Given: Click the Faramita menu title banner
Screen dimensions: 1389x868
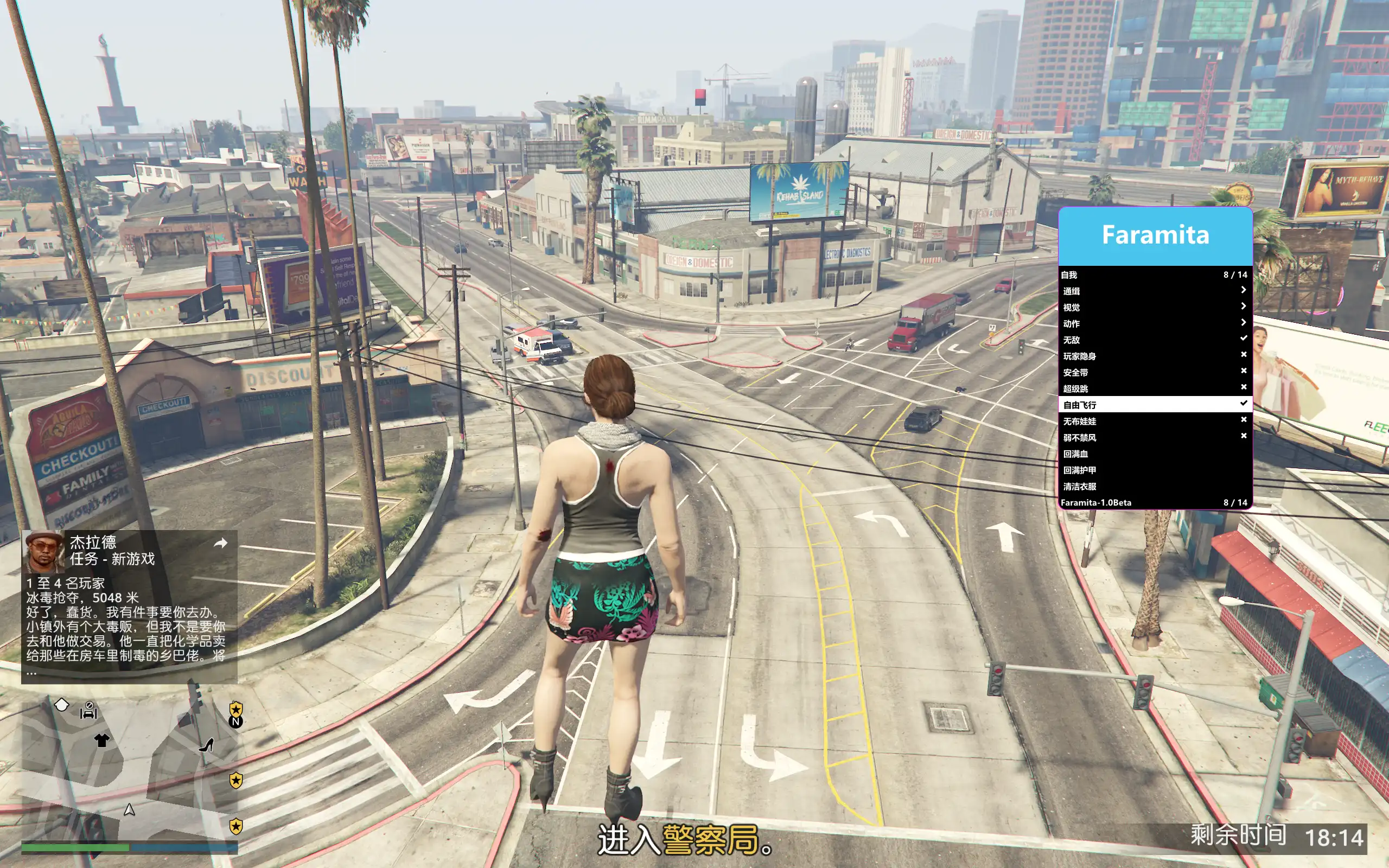Looking at the screenshot, I should coord(1155,235).
